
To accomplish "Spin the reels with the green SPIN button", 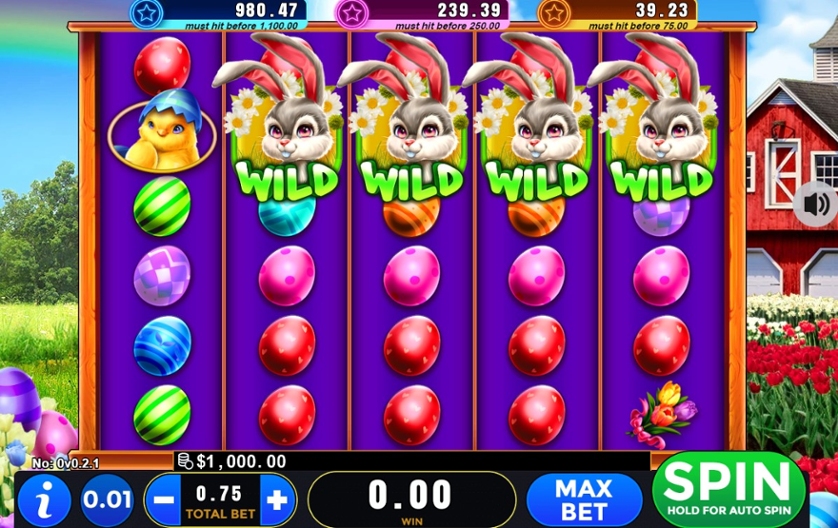I will point(728,489).
